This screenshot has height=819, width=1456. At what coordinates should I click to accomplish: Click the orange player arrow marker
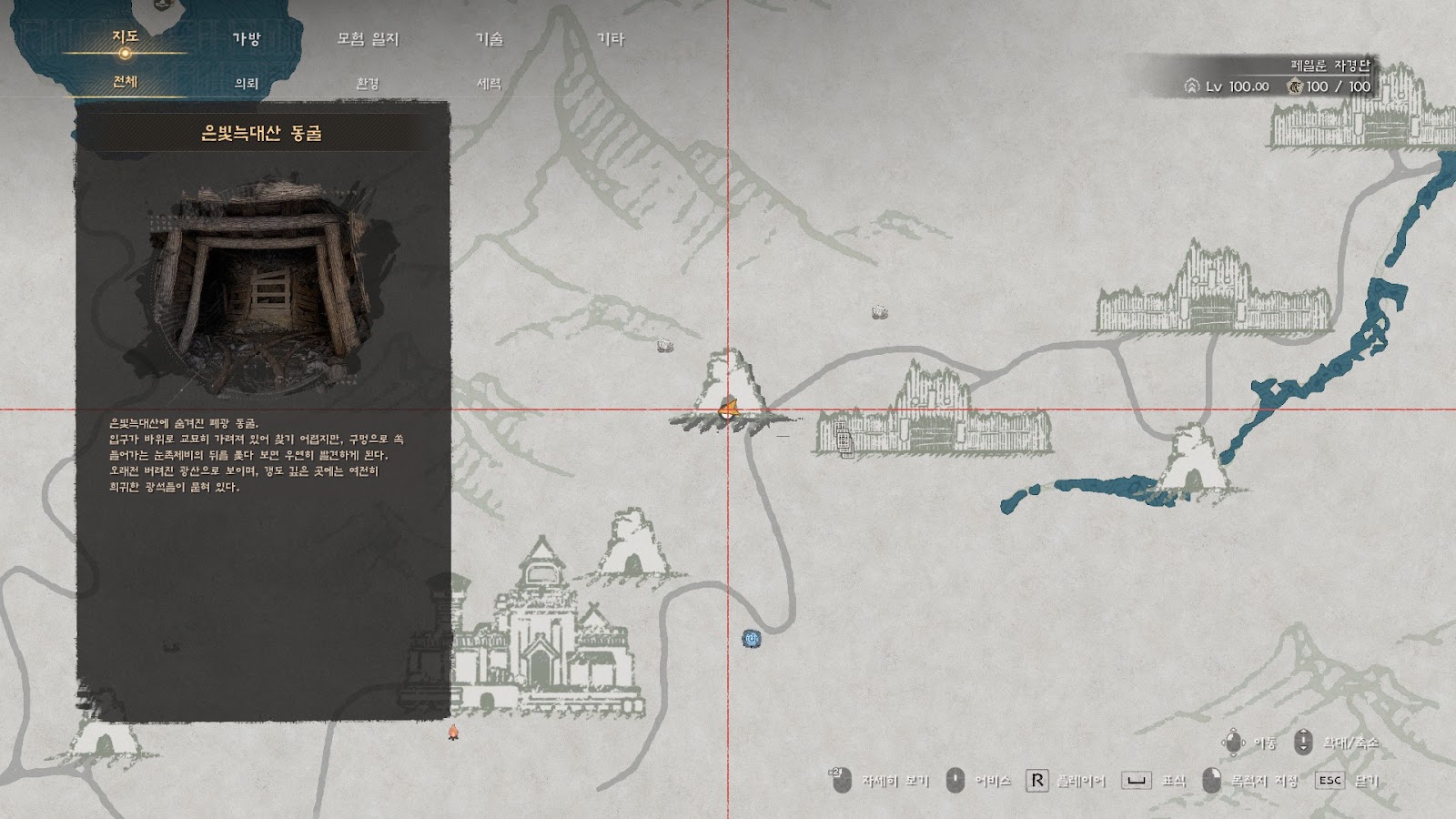[x=727, y=409]
